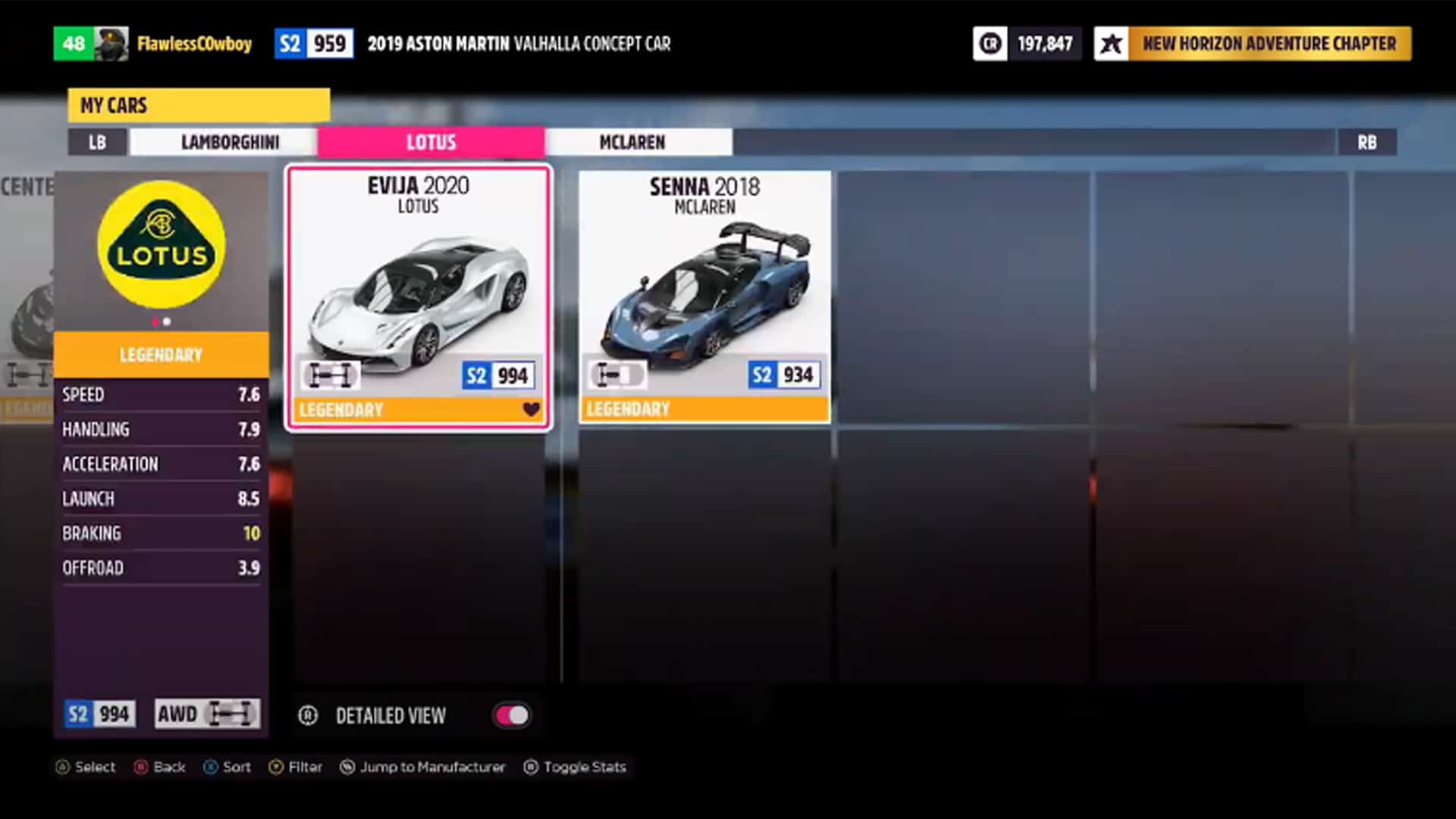
Task: Click the LB bumper to go to previous manufacturer
Action: point(97,142)
